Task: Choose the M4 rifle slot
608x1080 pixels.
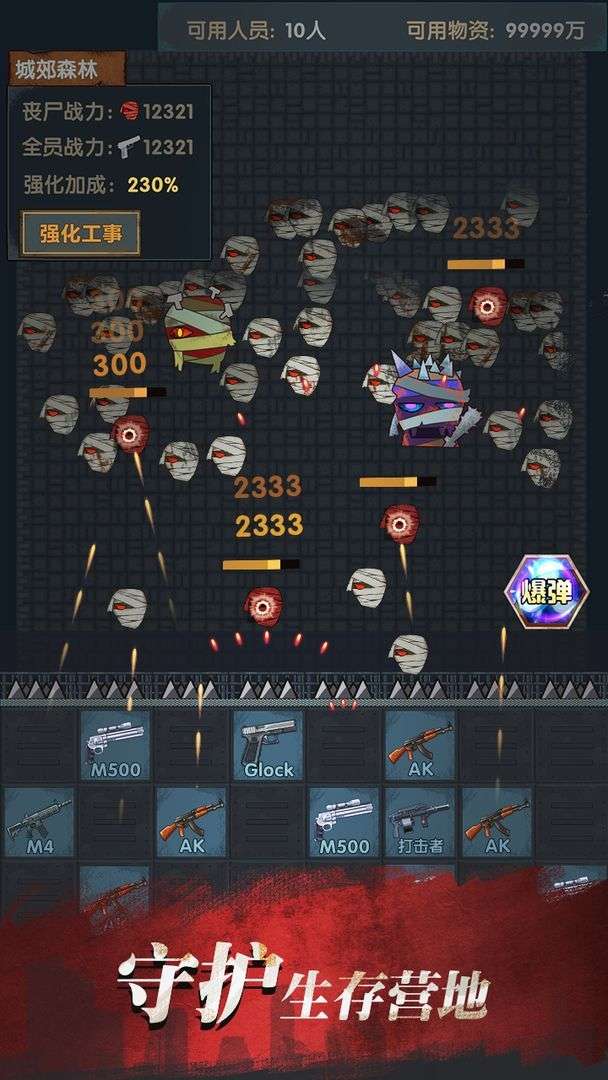Action: coord(39,822)
